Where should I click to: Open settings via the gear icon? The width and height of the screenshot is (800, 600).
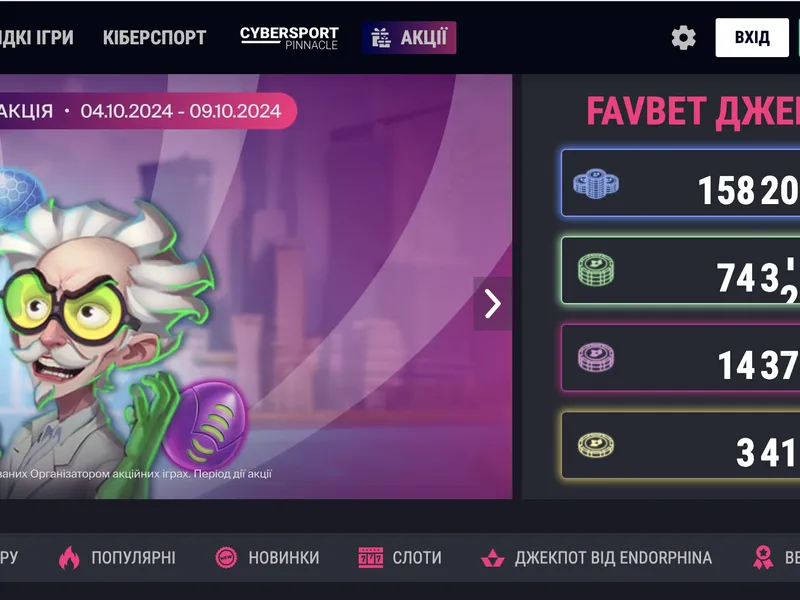(683, 38)
